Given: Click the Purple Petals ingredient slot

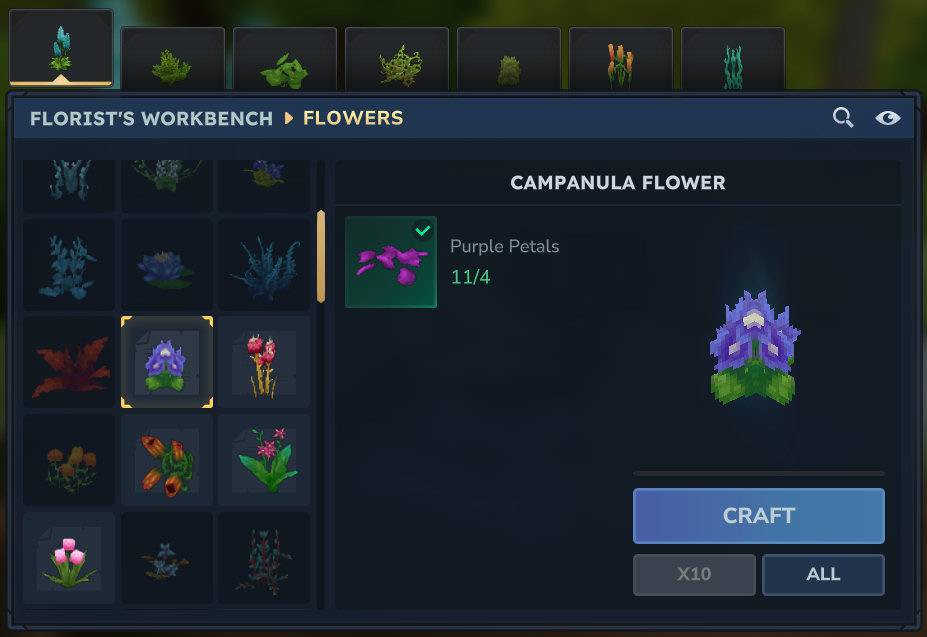Looking at the screenshot, I should [x=391, y=262].
